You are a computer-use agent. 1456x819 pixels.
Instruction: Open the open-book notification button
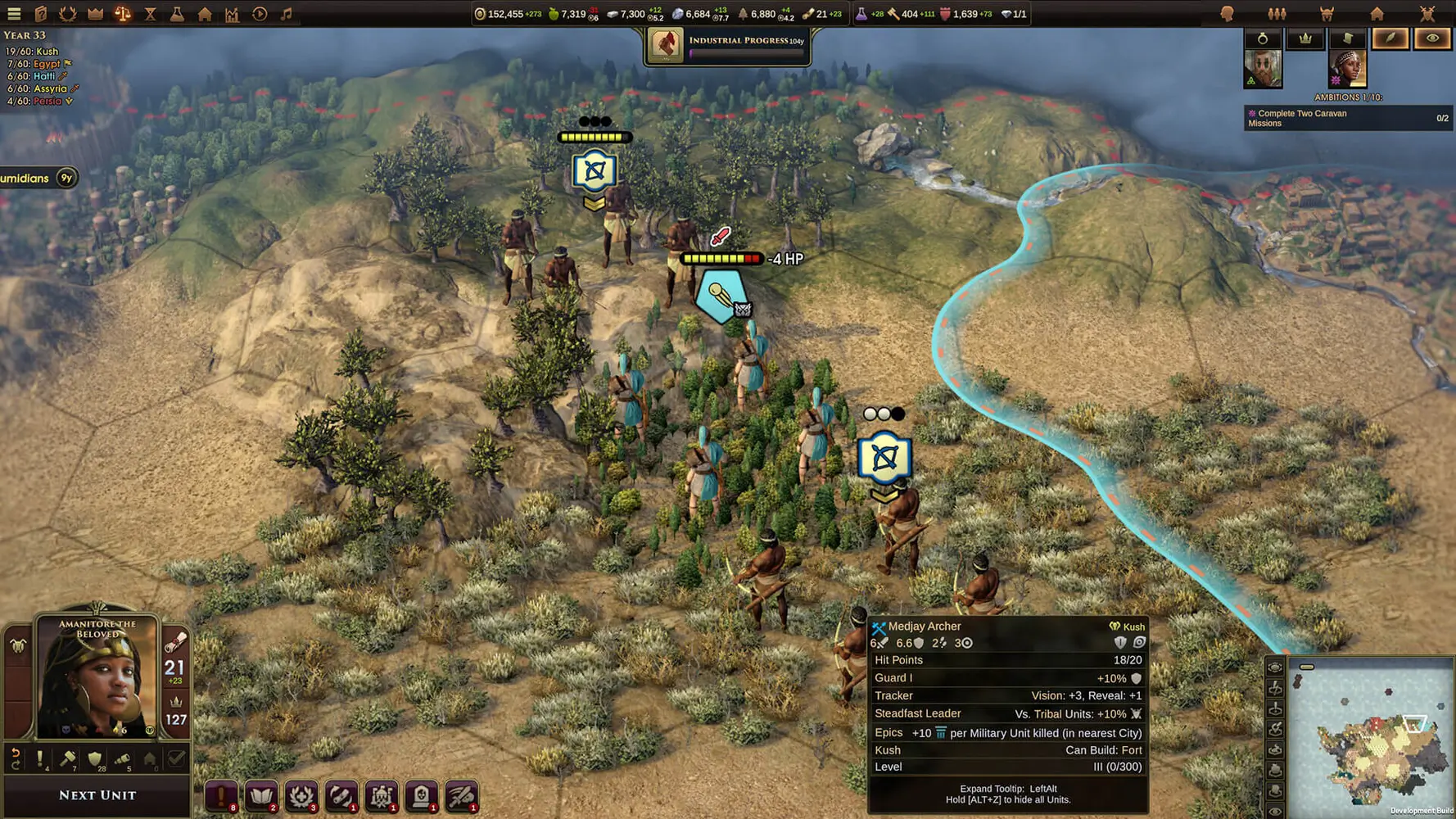261,795
